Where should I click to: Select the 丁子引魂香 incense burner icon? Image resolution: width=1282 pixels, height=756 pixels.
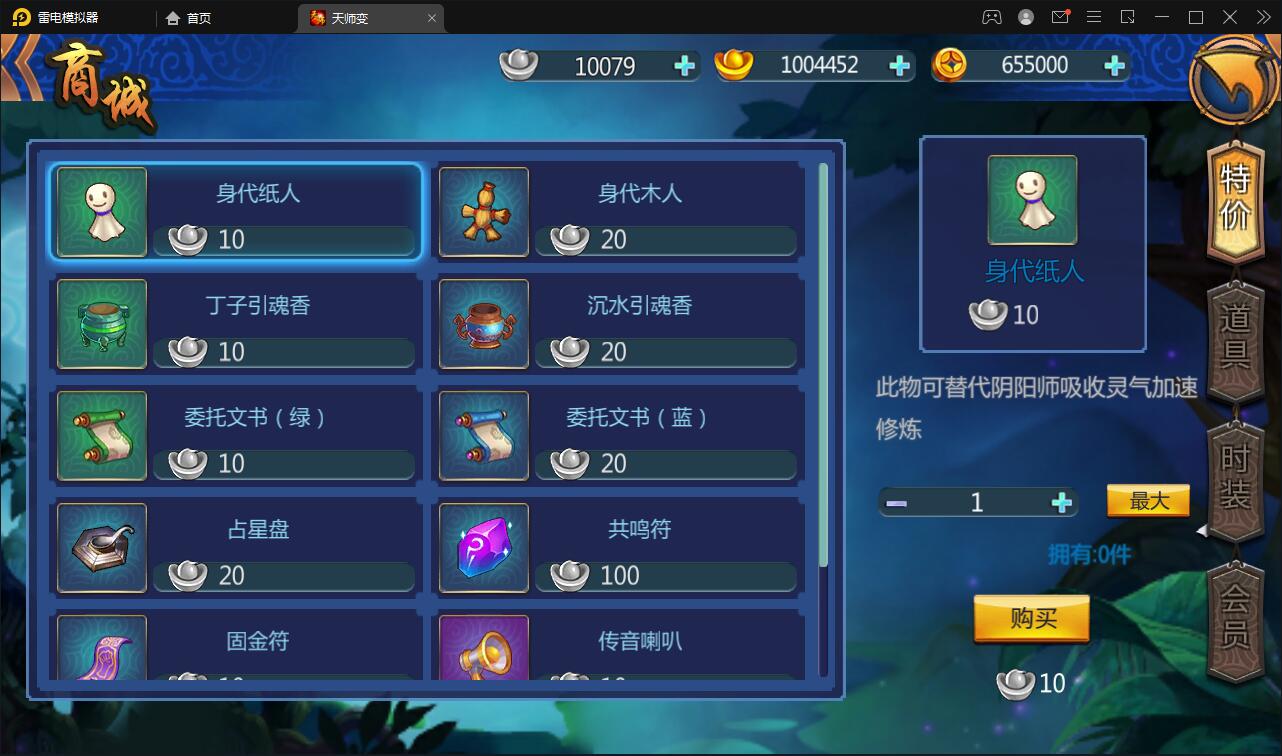(100, 323)
